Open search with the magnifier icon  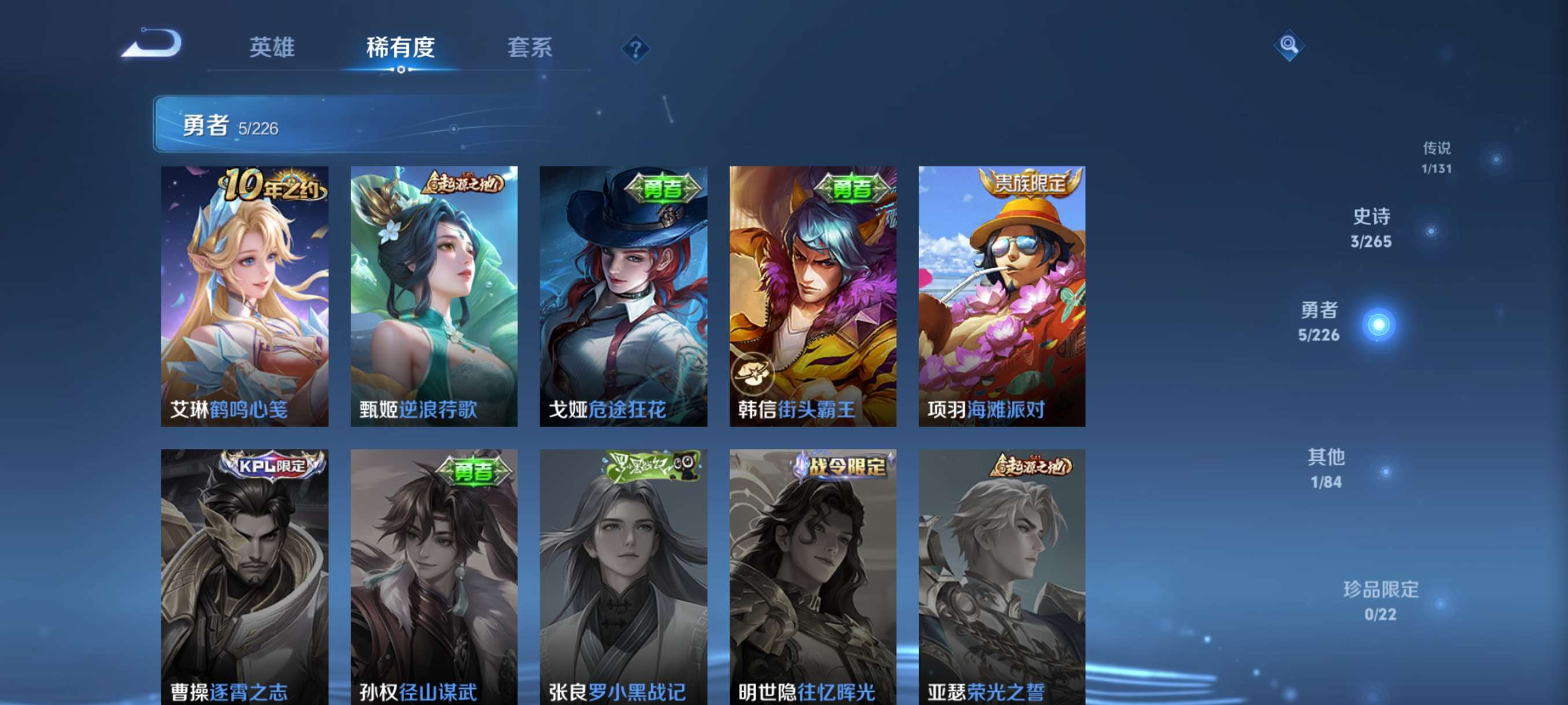tap(1290, 45)
